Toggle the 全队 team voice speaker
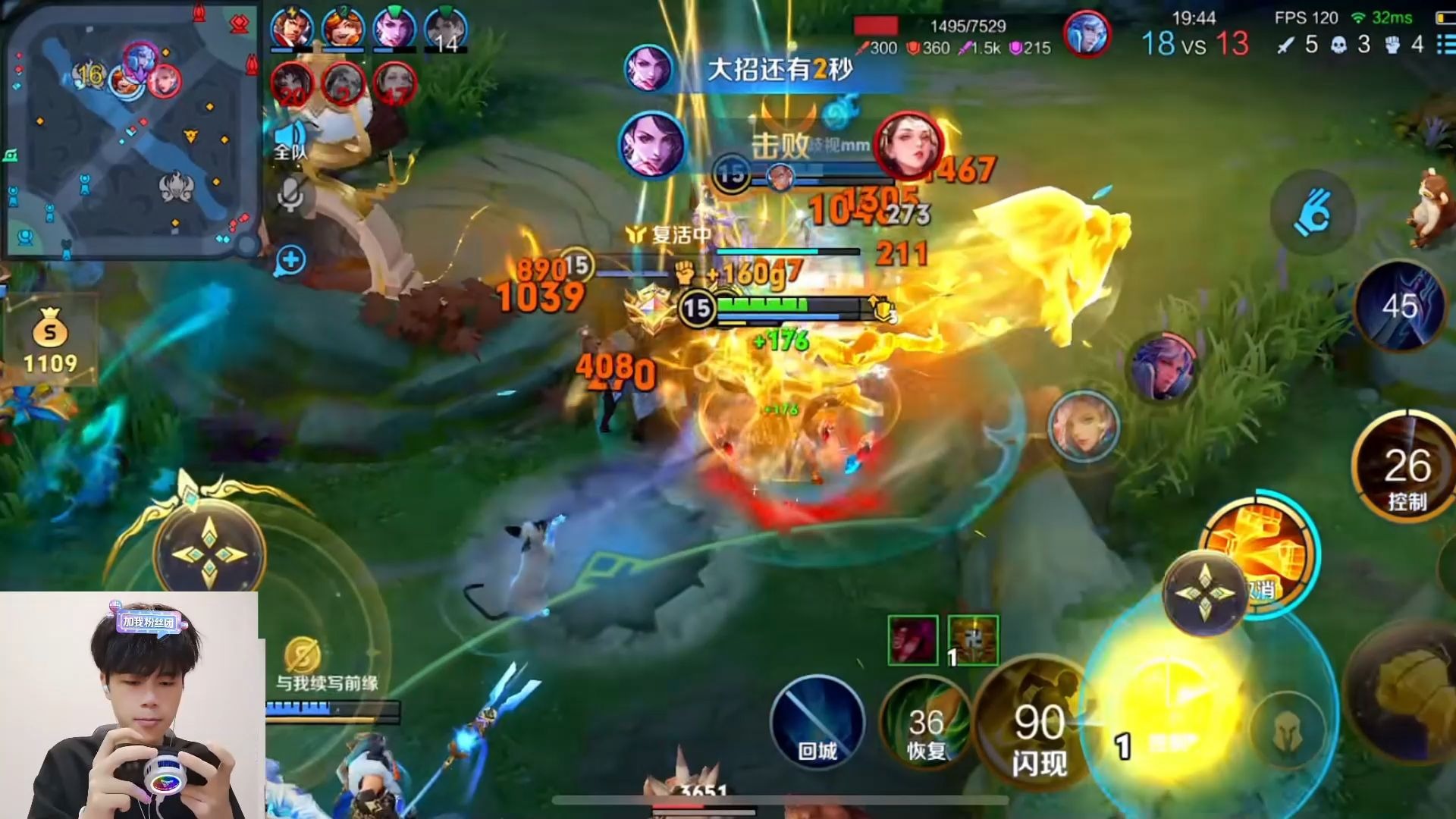The height and width of the screenshot is (819, 1456). pyautogui.click(x=290, y=140)
